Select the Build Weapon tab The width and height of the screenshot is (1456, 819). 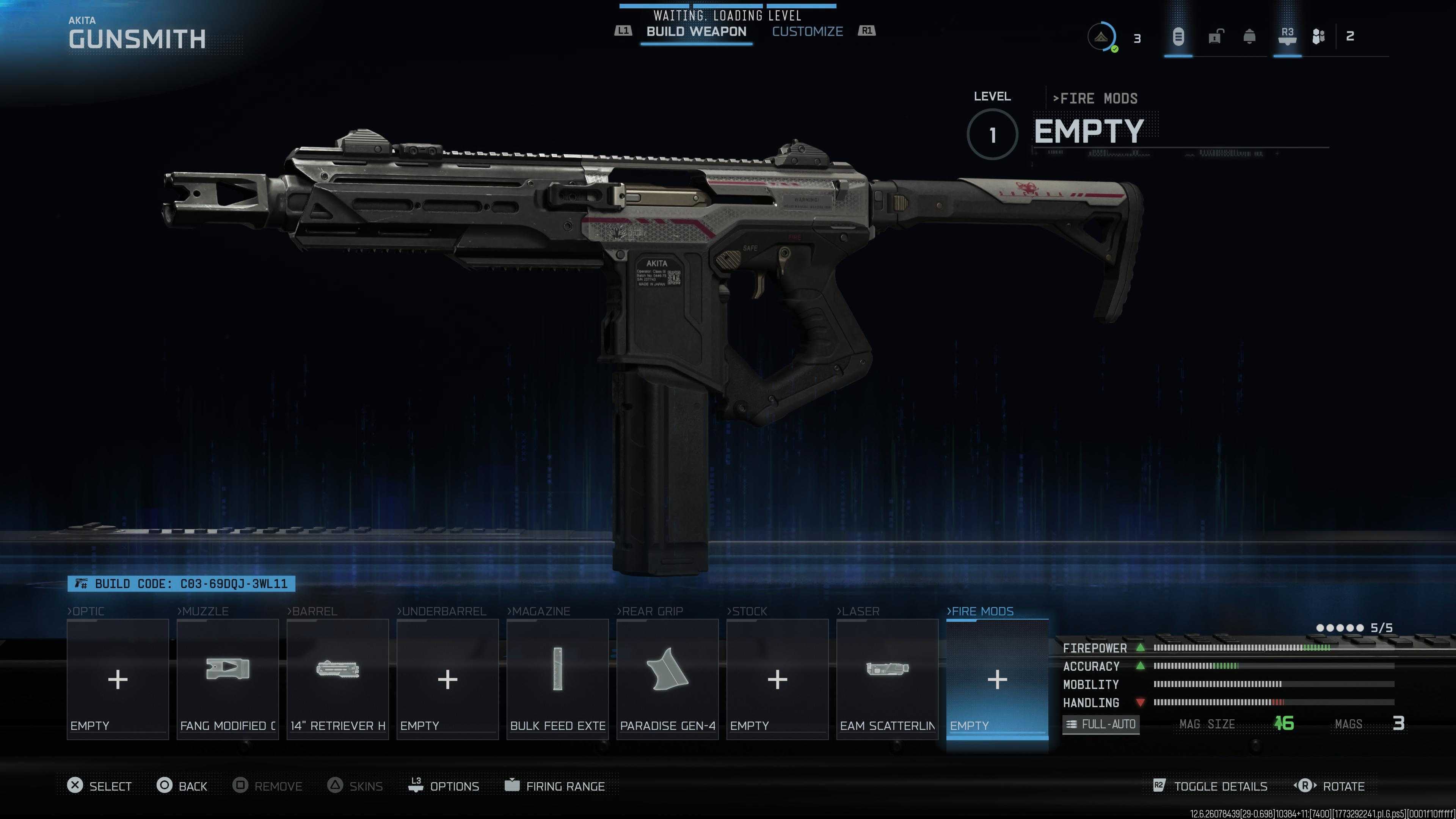tap(696, 31)
